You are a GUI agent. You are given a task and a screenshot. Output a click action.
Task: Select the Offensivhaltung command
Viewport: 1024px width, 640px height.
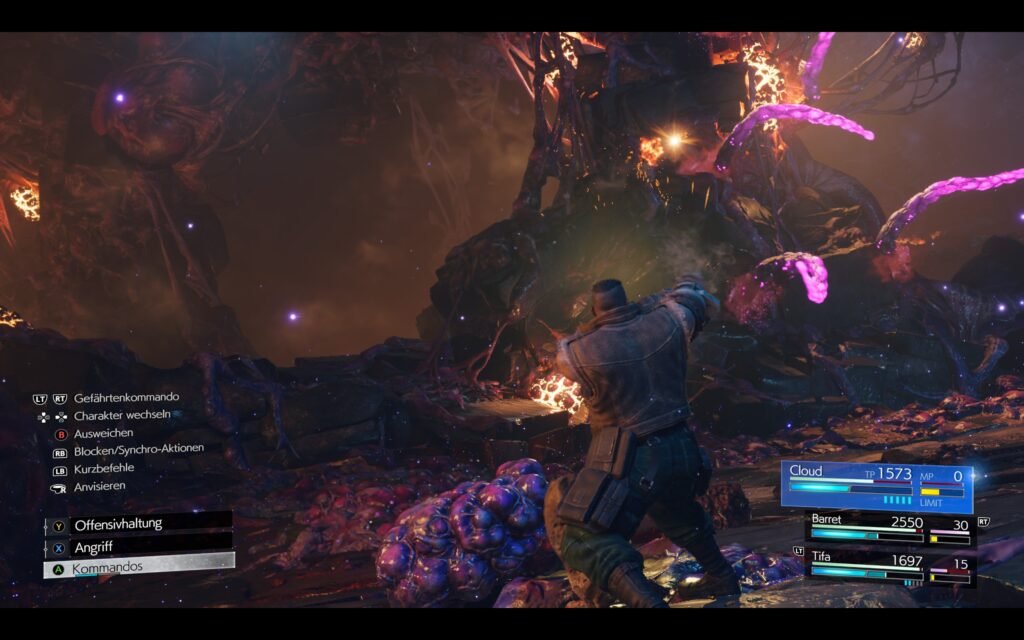138,524
